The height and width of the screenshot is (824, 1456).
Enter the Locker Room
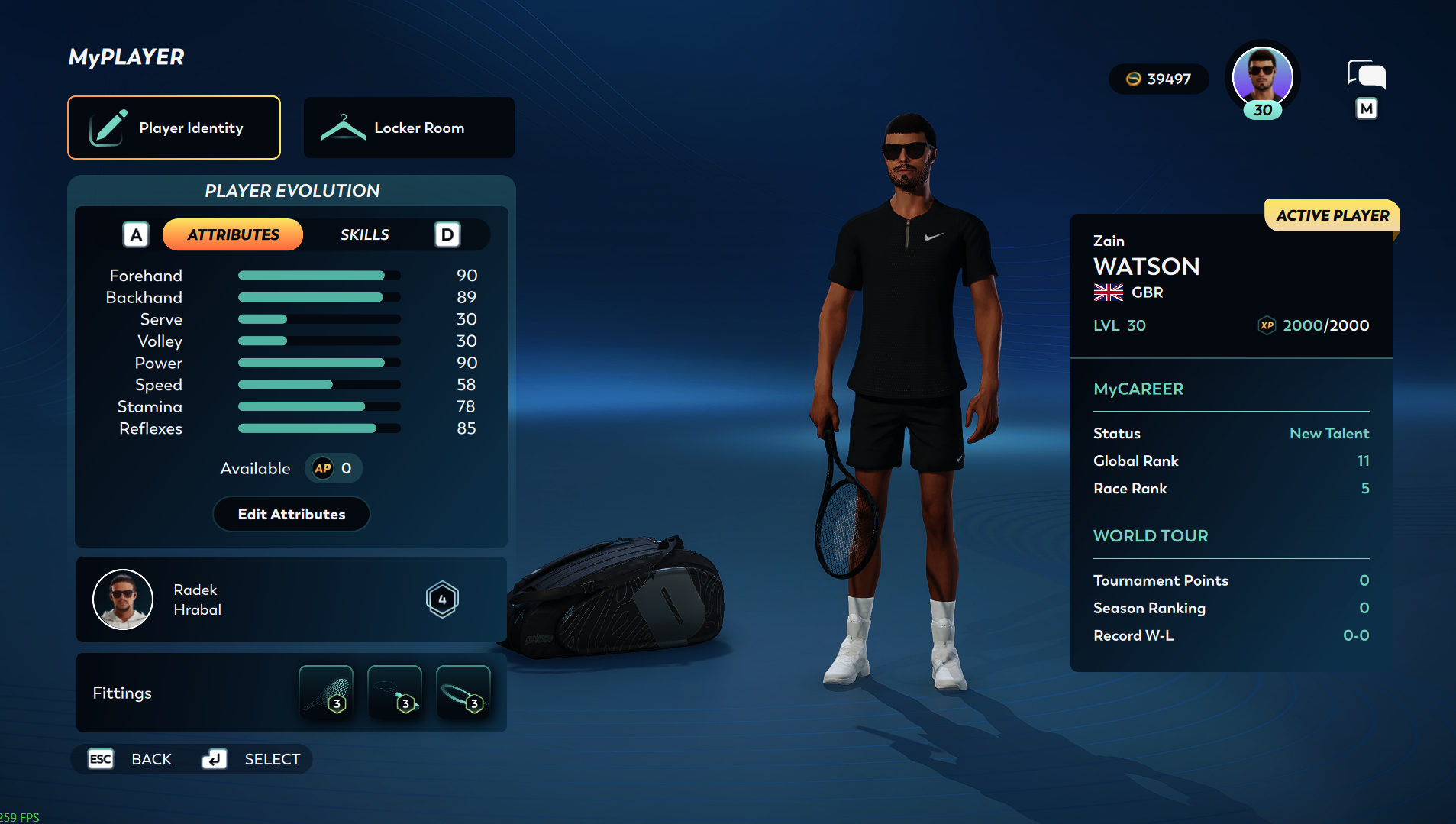point(409,128)
